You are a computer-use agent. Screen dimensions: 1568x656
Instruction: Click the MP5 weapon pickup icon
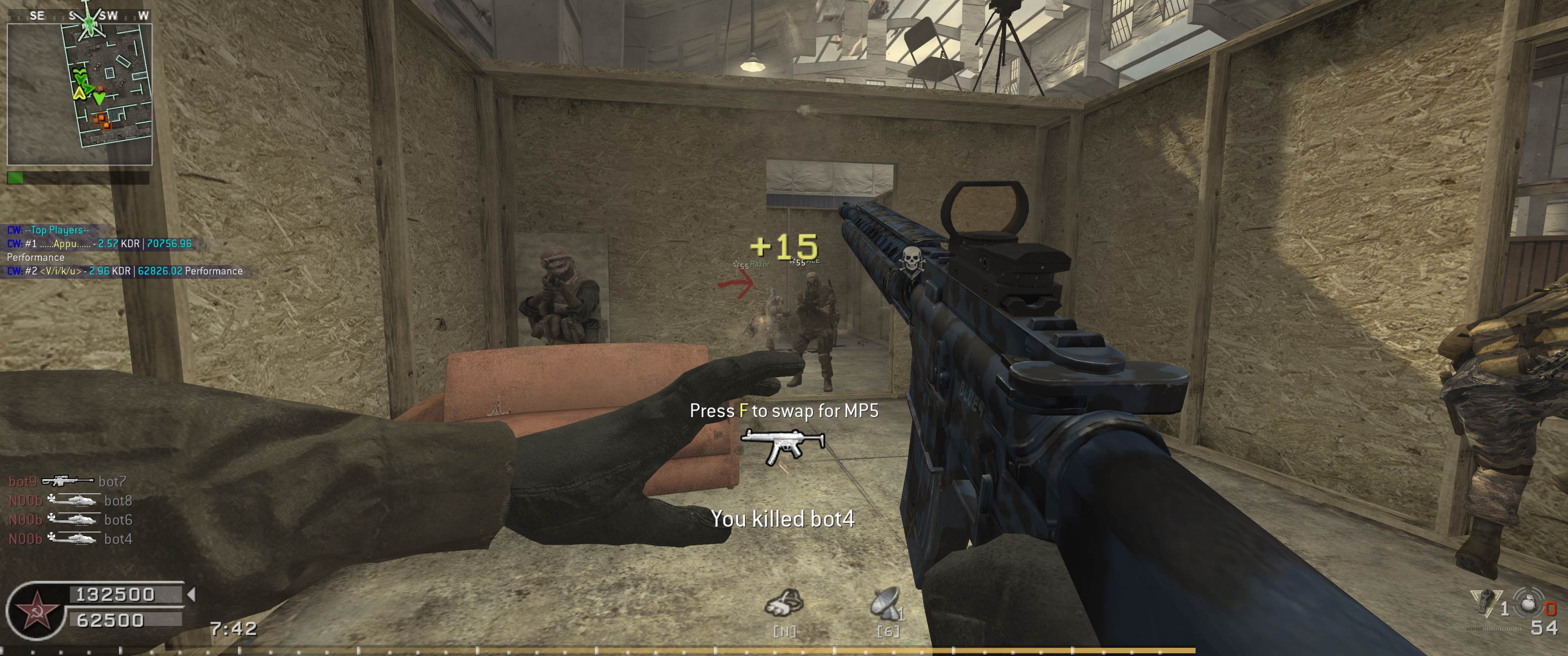click(783, 447)
